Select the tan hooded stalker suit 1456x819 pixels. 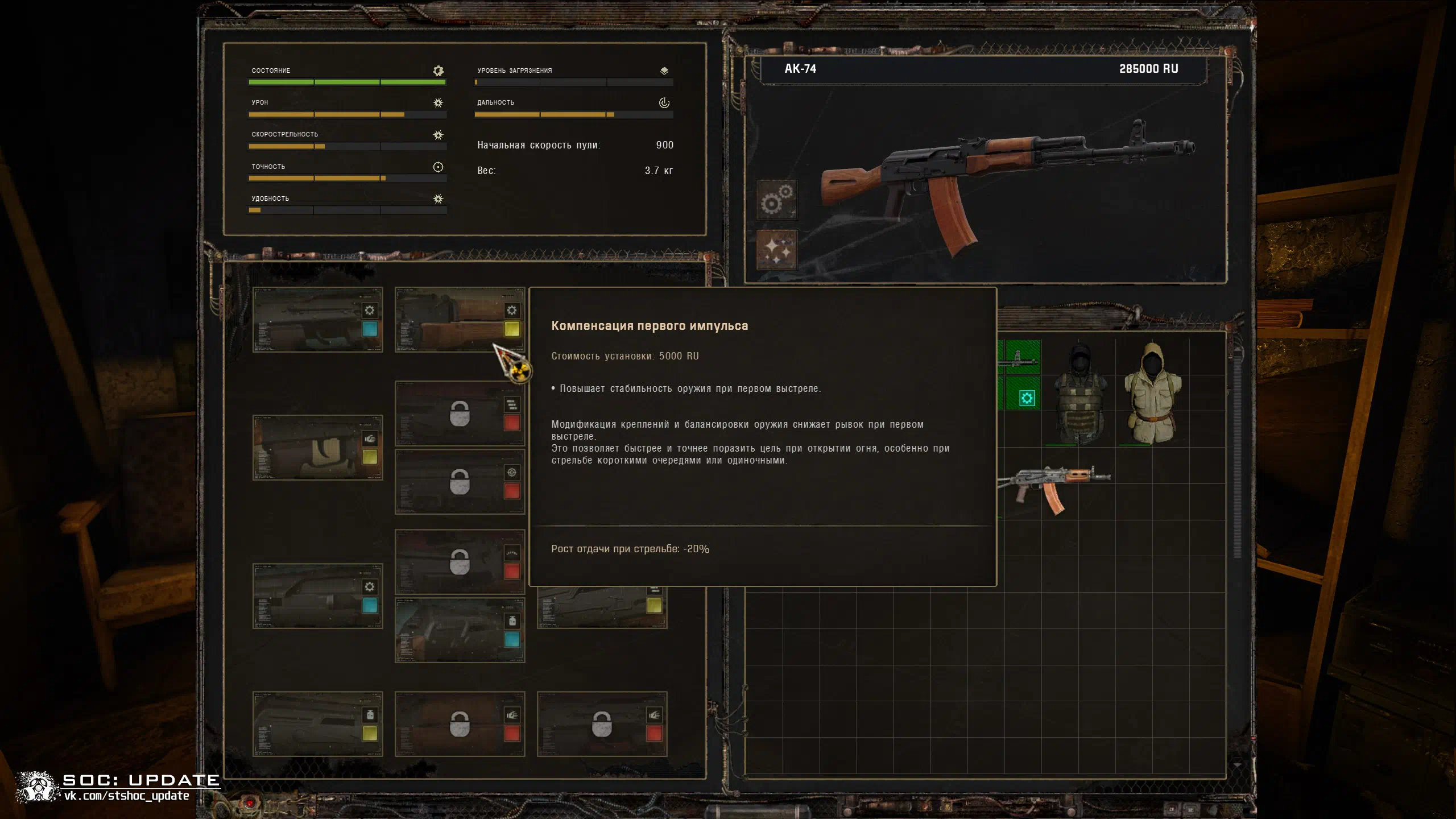pos(1152,394)
